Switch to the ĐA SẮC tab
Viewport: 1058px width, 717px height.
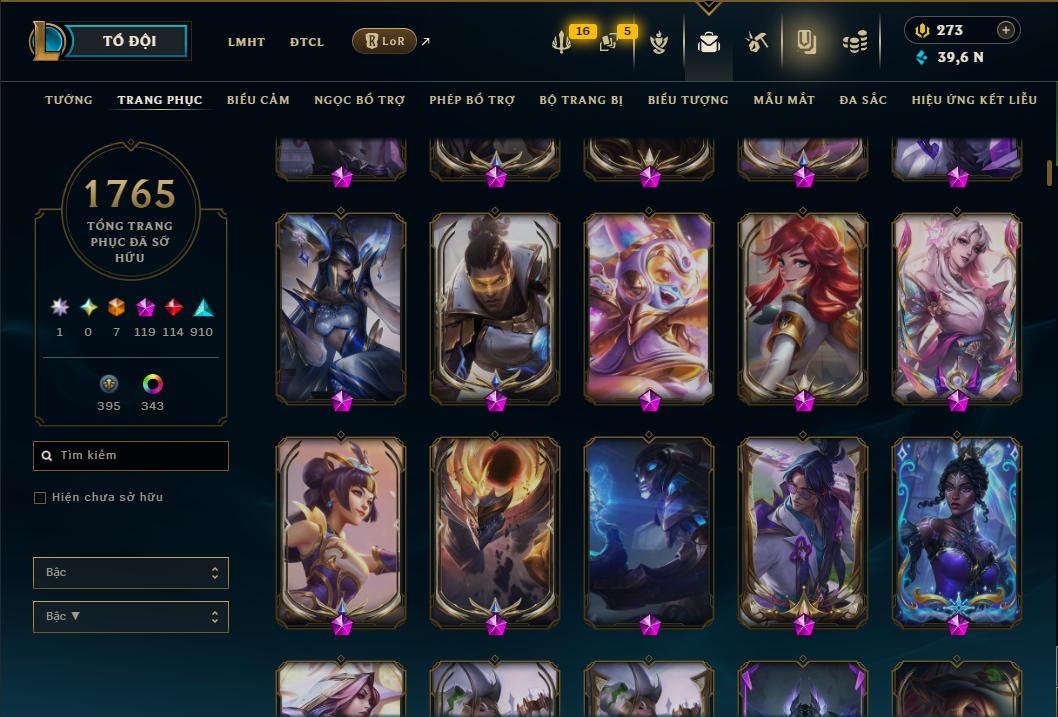(863, 100)
